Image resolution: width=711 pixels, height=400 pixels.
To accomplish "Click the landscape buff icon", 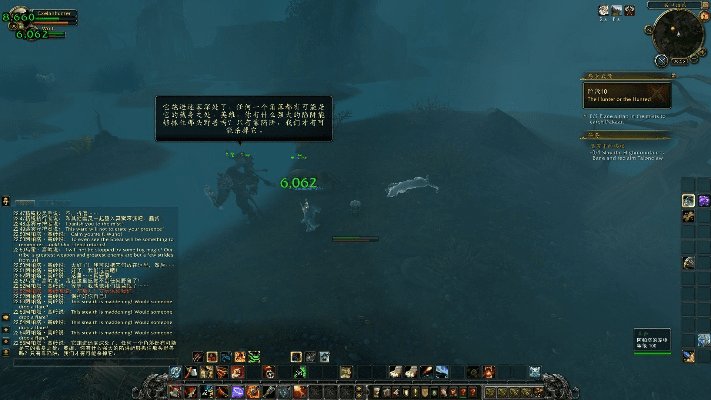I will 617,10.
